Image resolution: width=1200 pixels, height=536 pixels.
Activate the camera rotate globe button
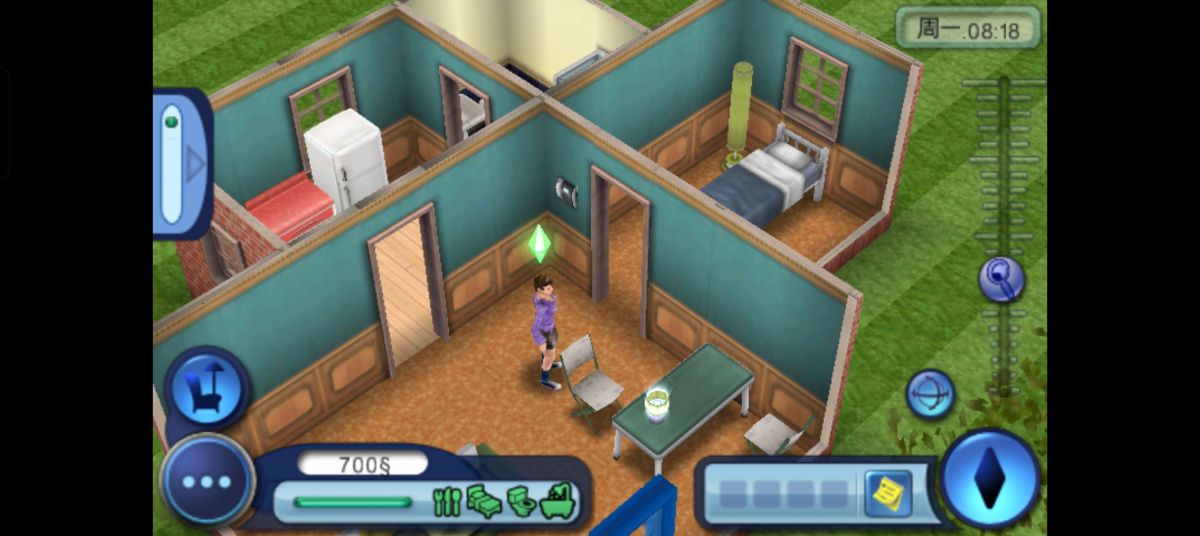pos(930,393)
